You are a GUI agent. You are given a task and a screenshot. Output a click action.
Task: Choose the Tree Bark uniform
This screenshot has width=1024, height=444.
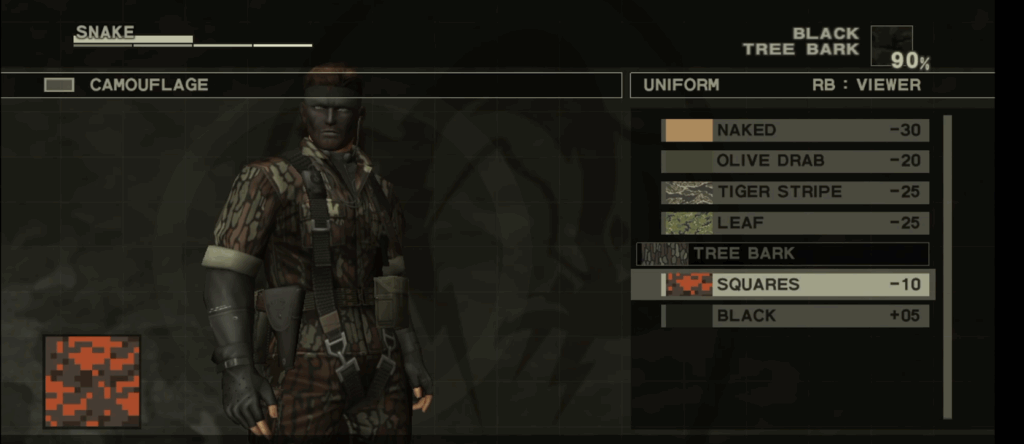click(783, 254)
